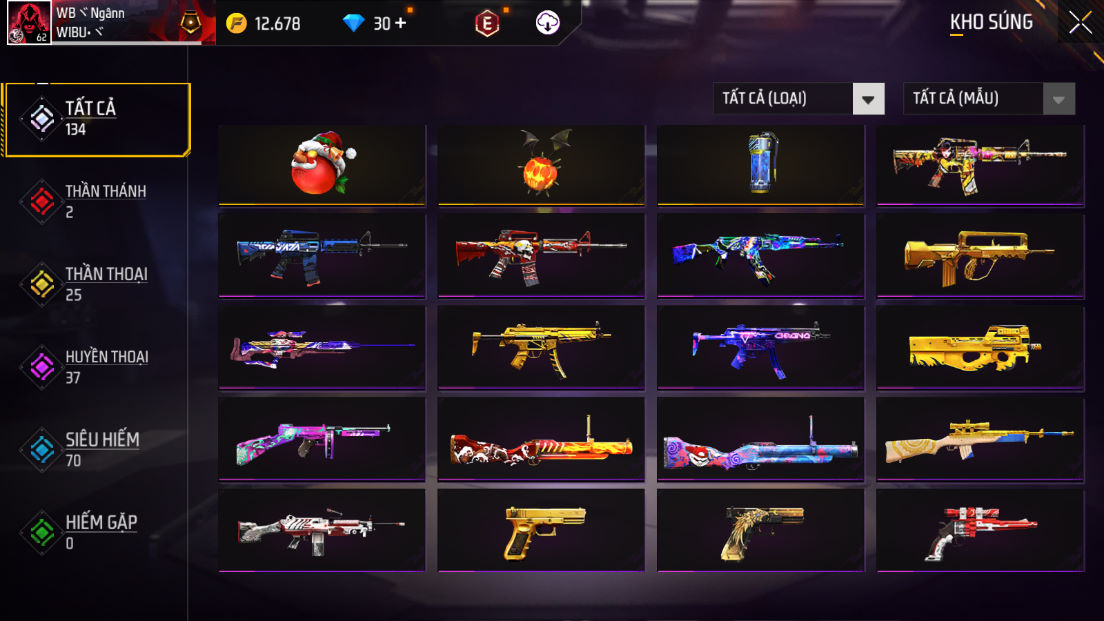This screenshot has width=1104, height=621.
Task: Select the golden pistol skin
Action: [541, 530]
